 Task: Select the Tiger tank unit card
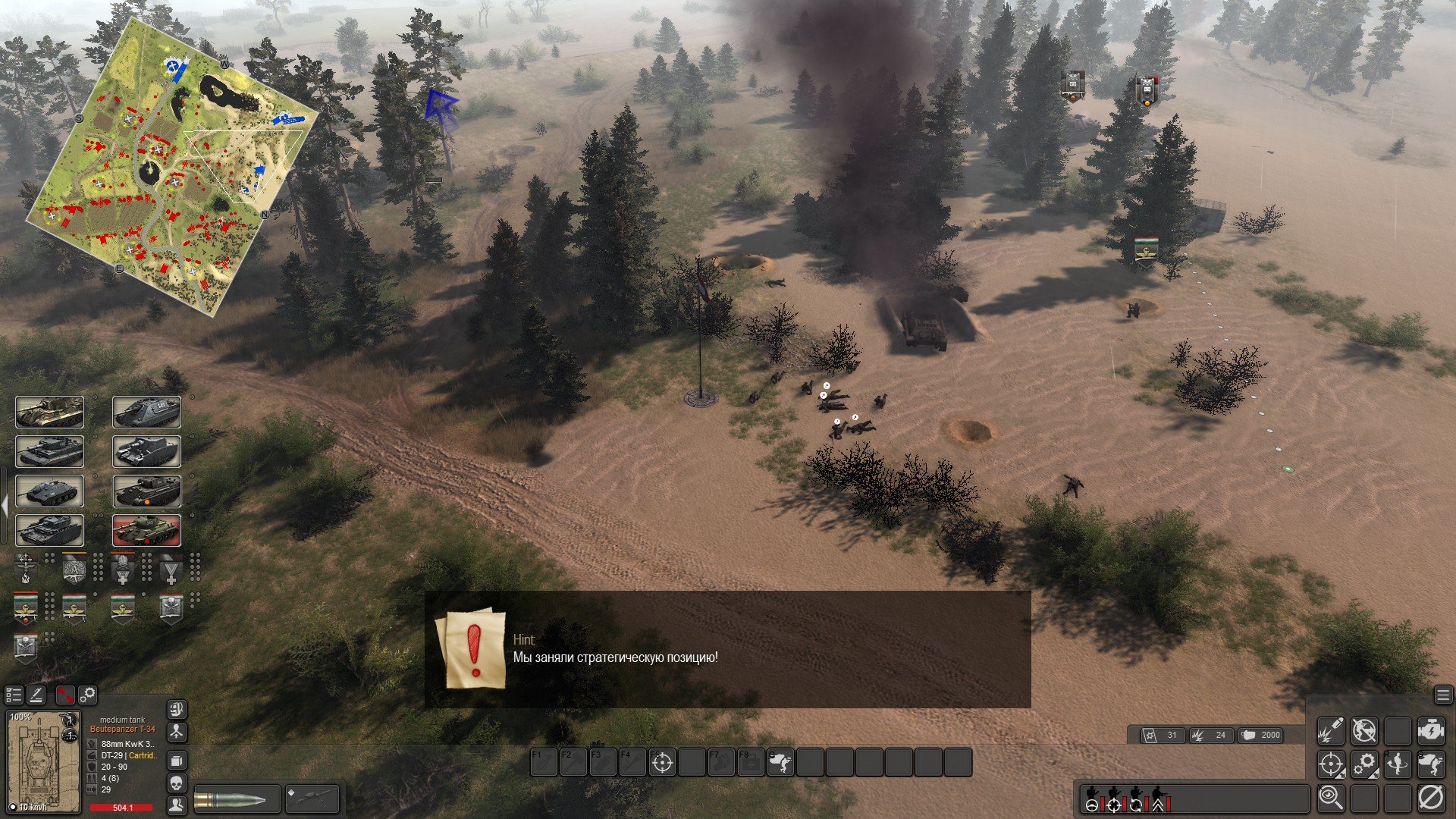click(49, 451)
